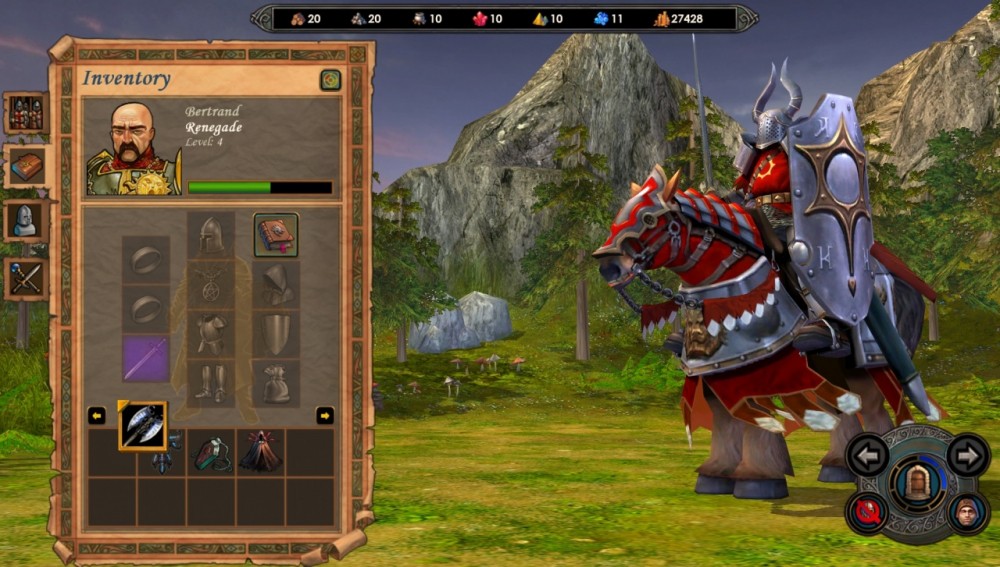Choose the helmet equipment slot
Screen dimensions: 1000x567
(210, 235)
